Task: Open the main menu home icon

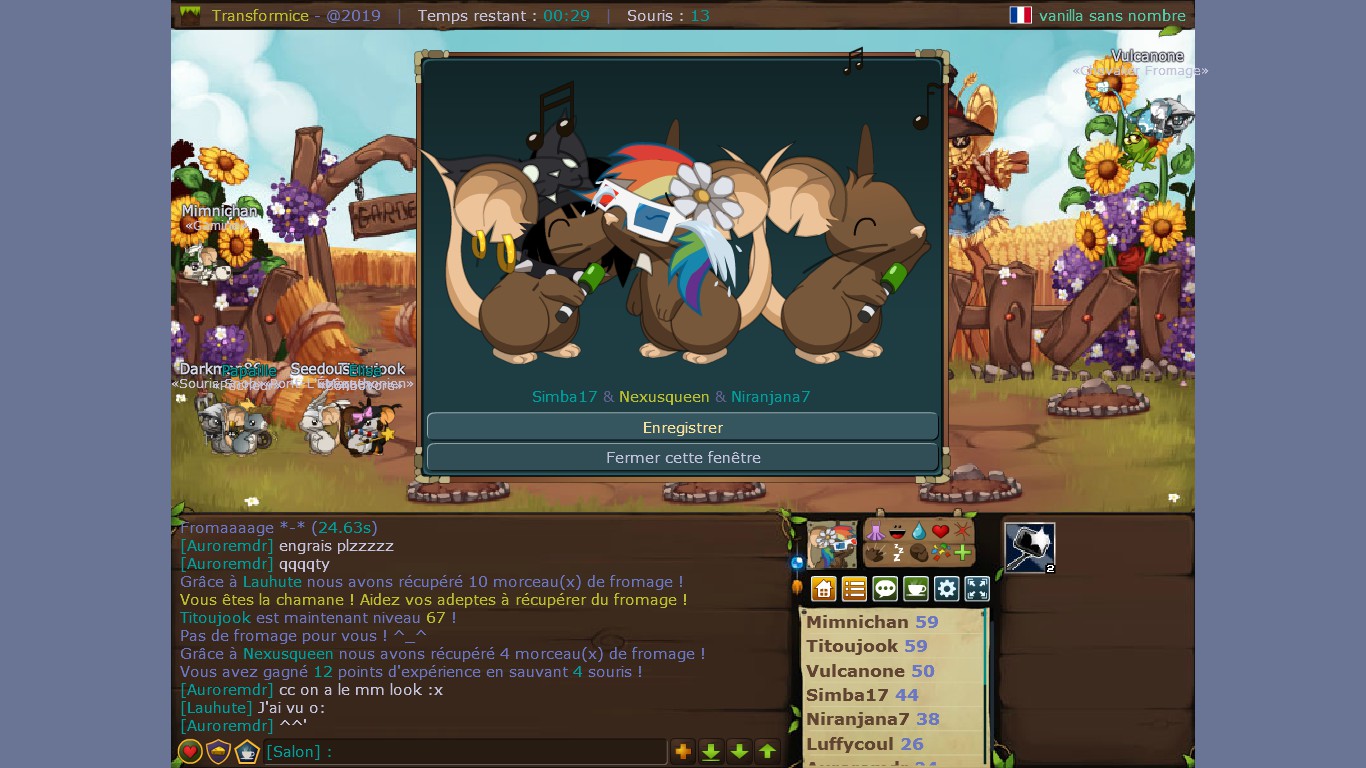Action: [x=823, y=589]
